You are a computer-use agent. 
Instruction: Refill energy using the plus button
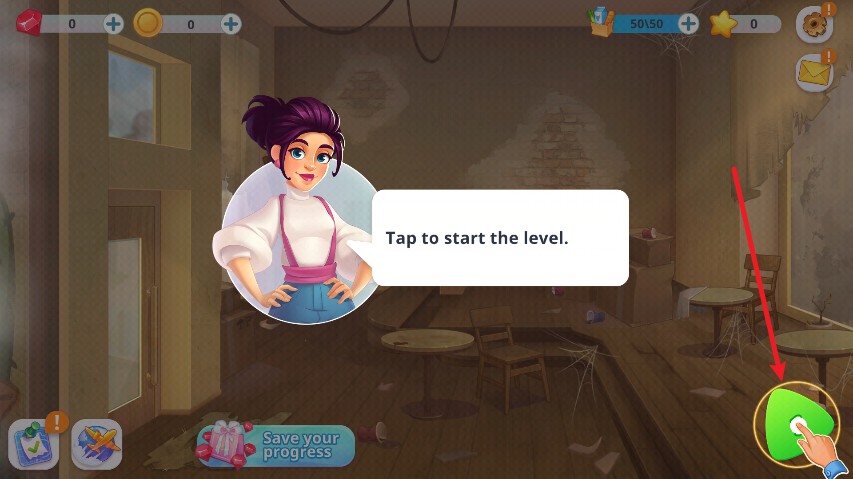point(688,23)
